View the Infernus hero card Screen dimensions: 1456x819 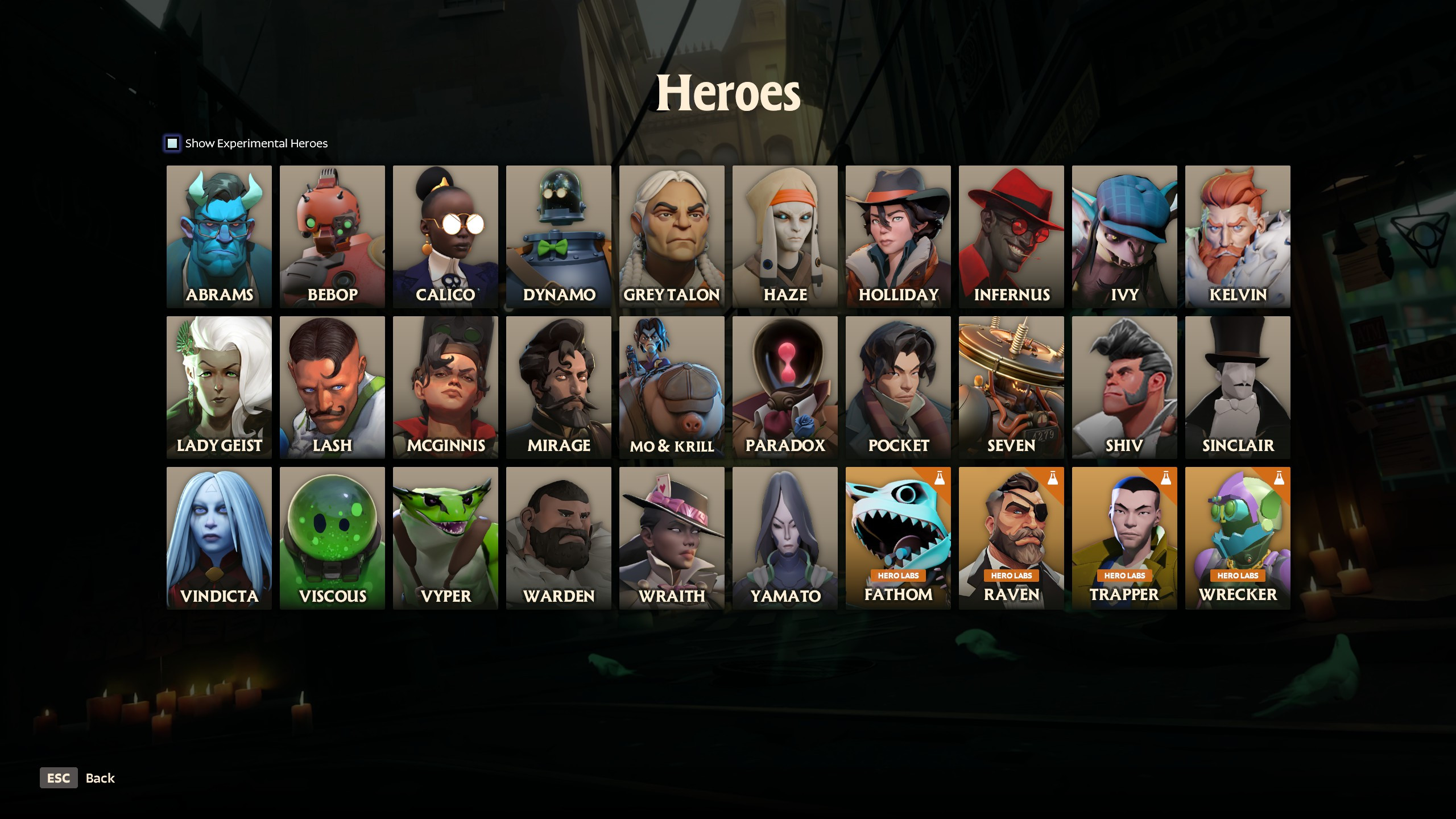click(x=1011, y=236)
